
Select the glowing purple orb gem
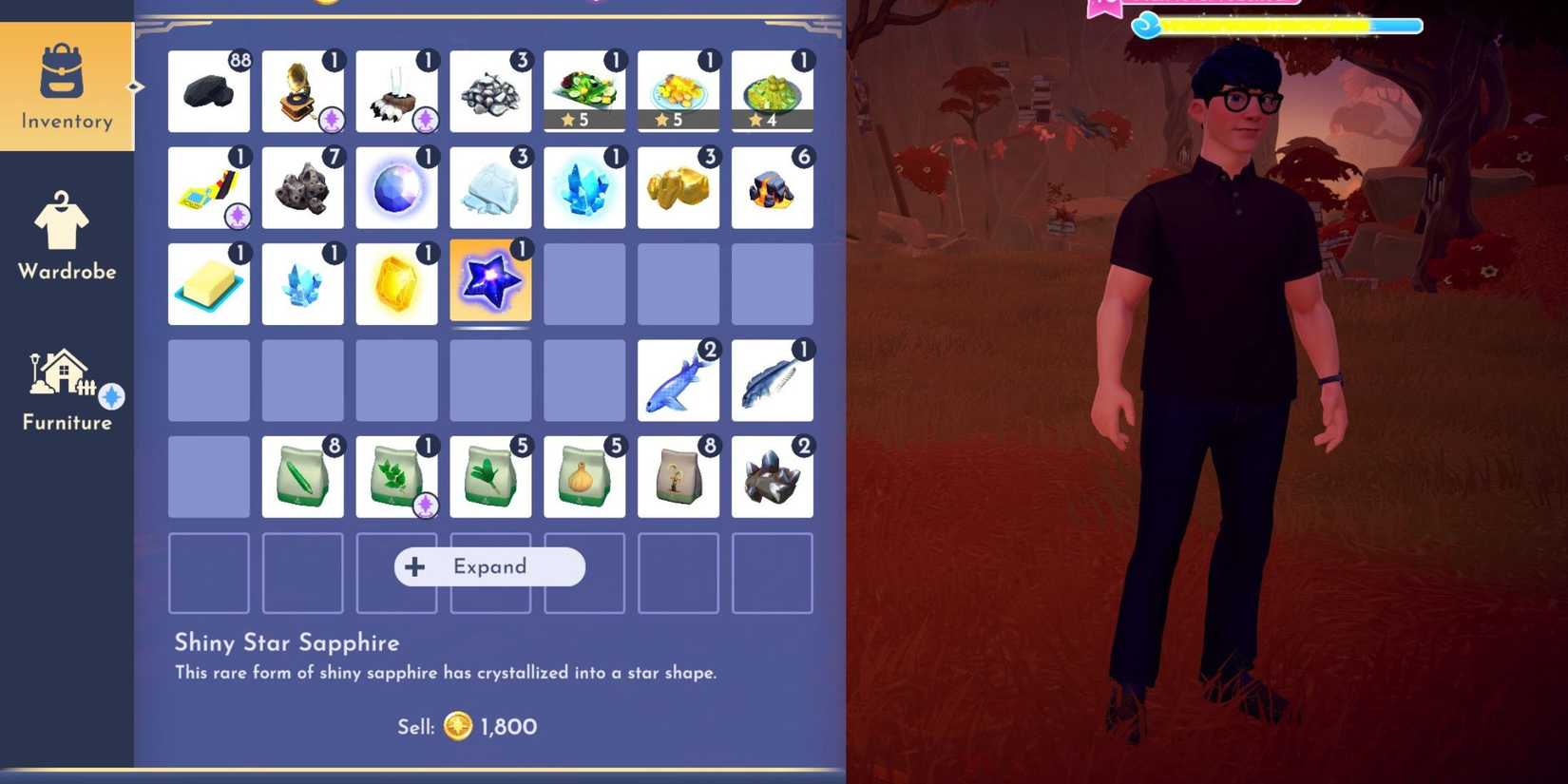pyautogui.click(x=396, y=187)
